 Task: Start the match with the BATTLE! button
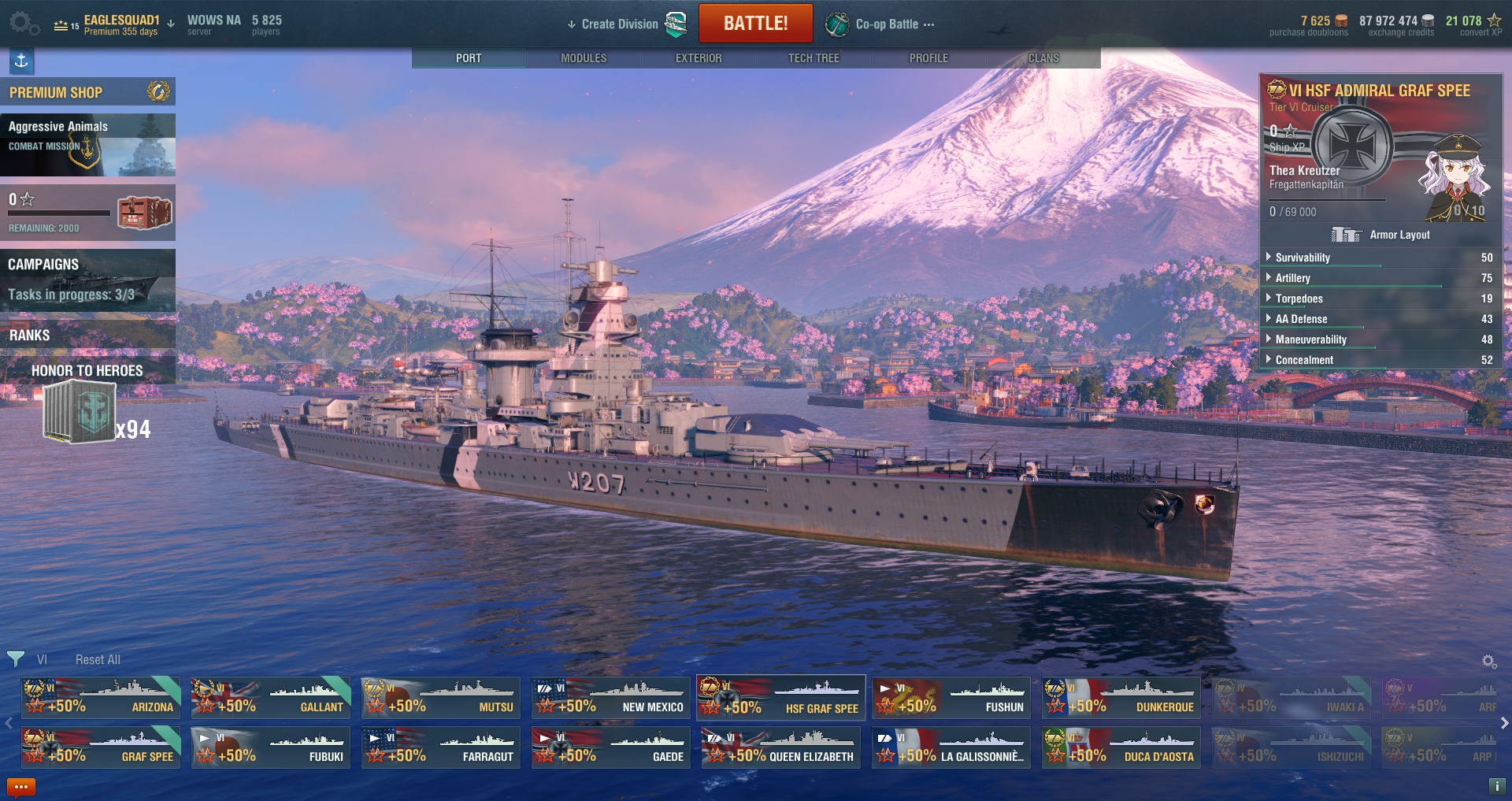(755, 24)
